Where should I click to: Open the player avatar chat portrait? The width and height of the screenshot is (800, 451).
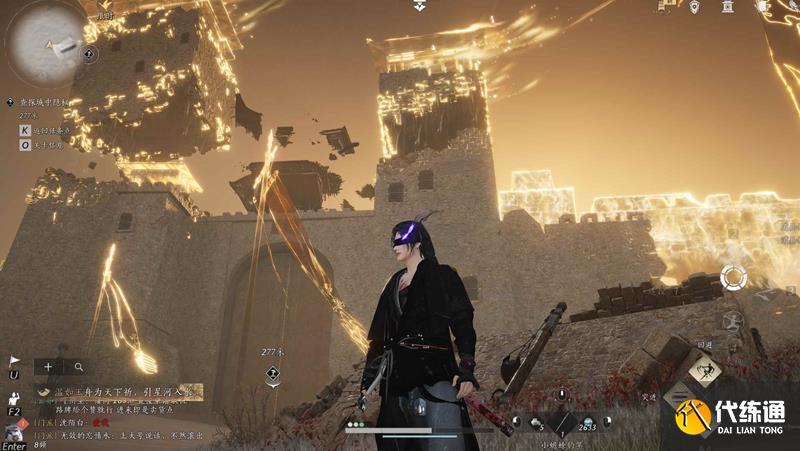click(x=15, y=432)
